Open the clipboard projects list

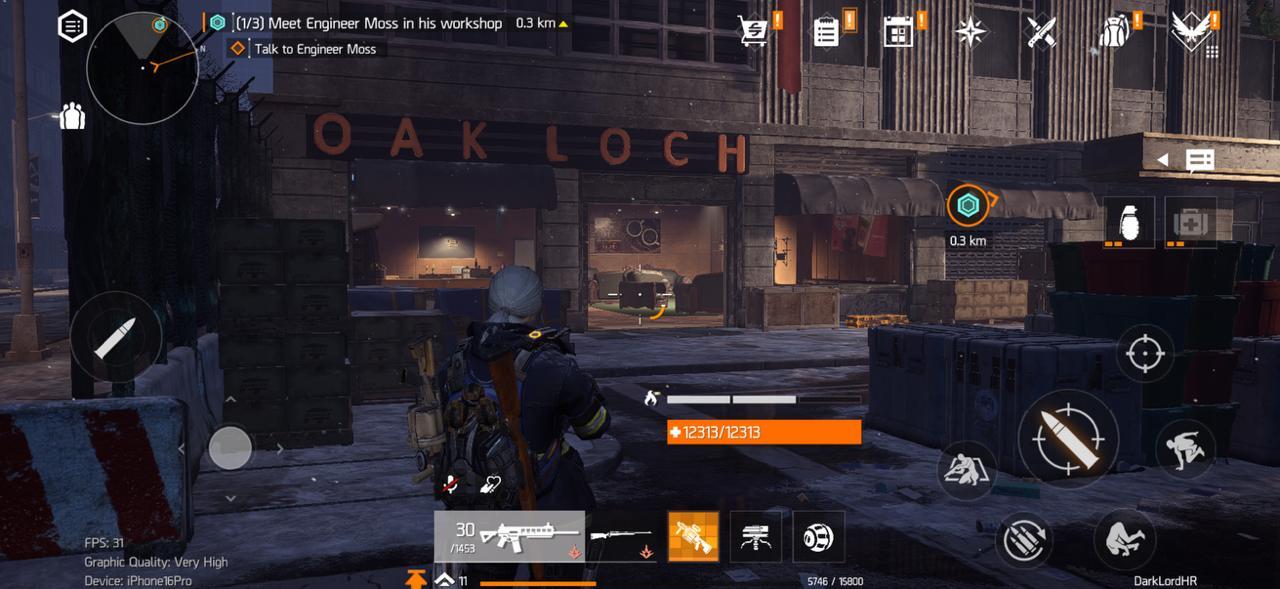(x=827, y=31)
